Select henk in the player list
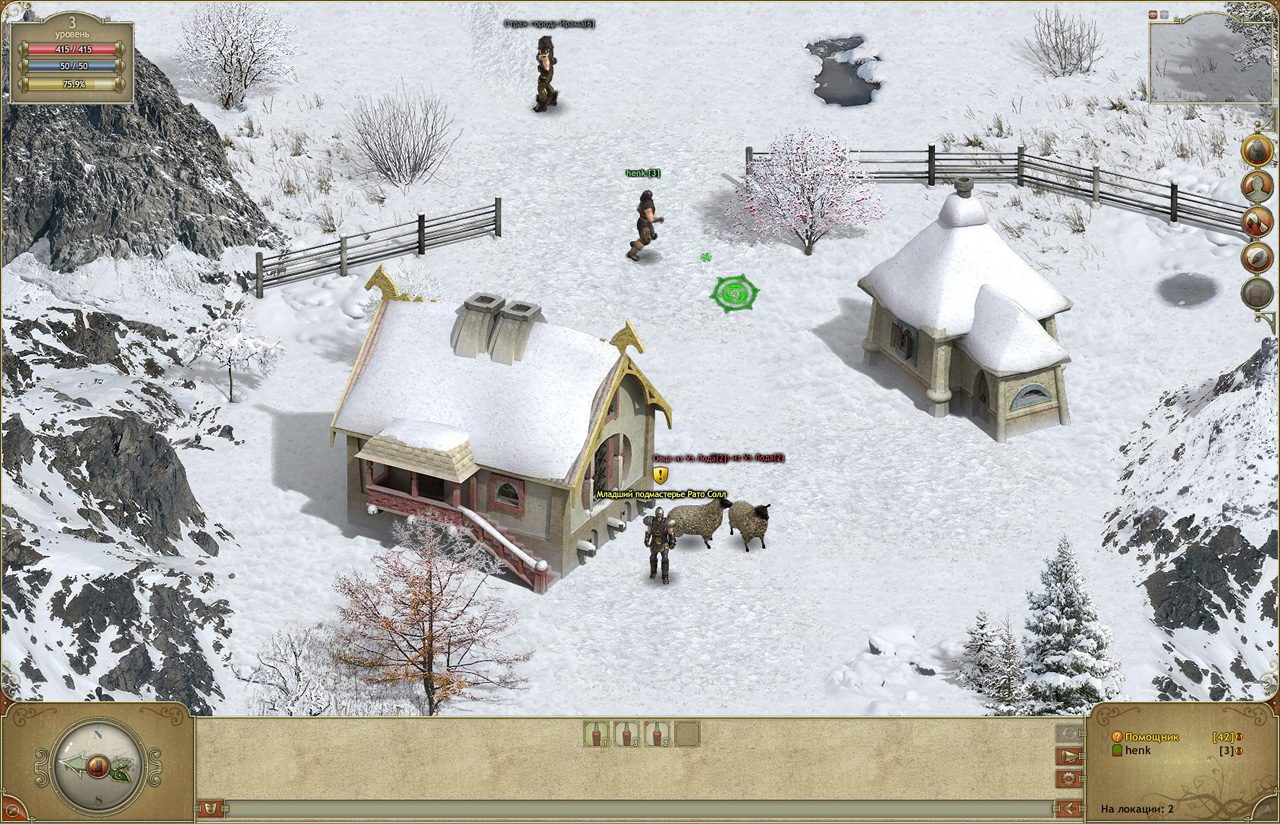 point(1138,750)
